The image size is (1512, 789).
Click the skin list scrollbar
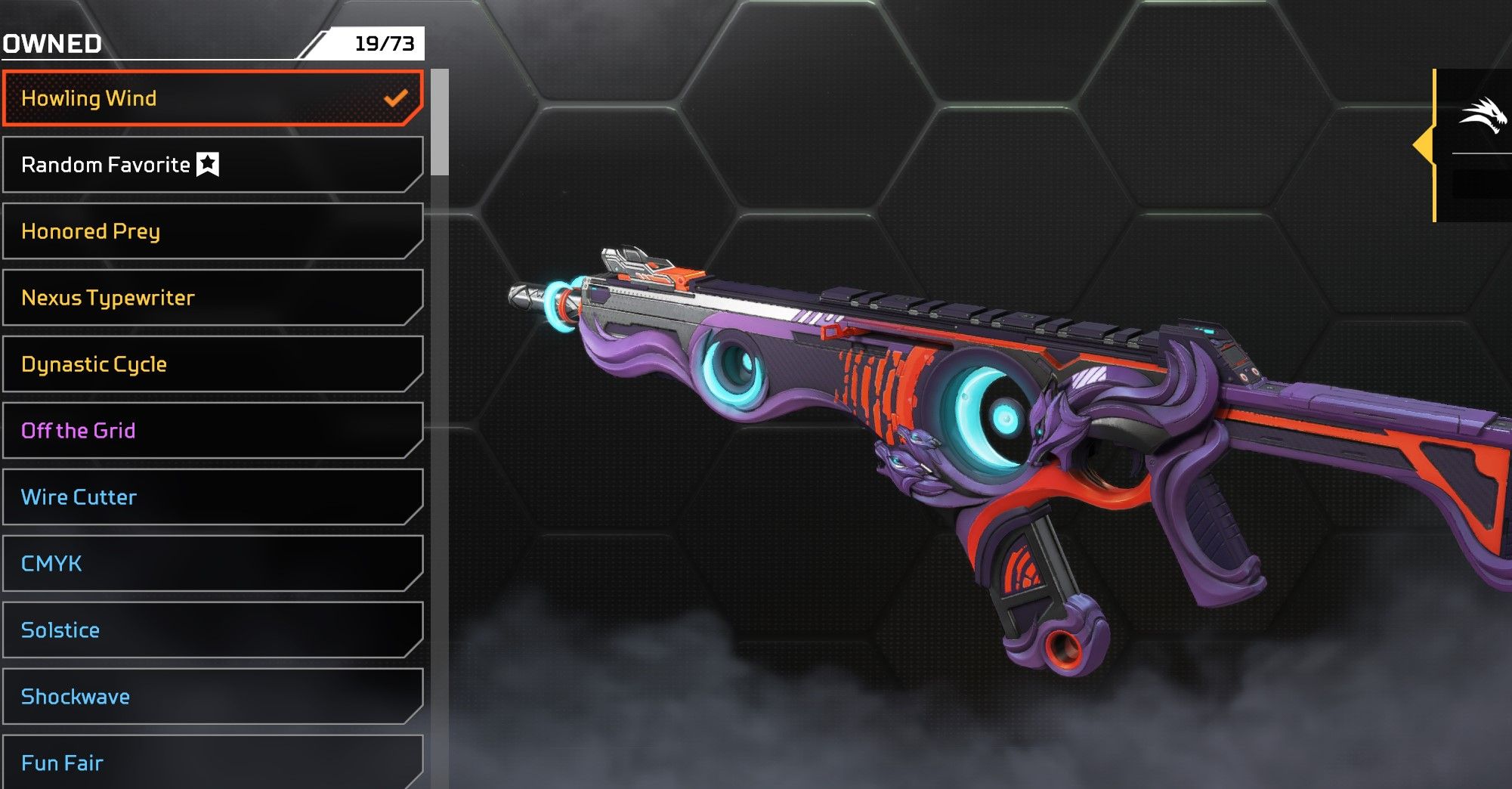440,122
